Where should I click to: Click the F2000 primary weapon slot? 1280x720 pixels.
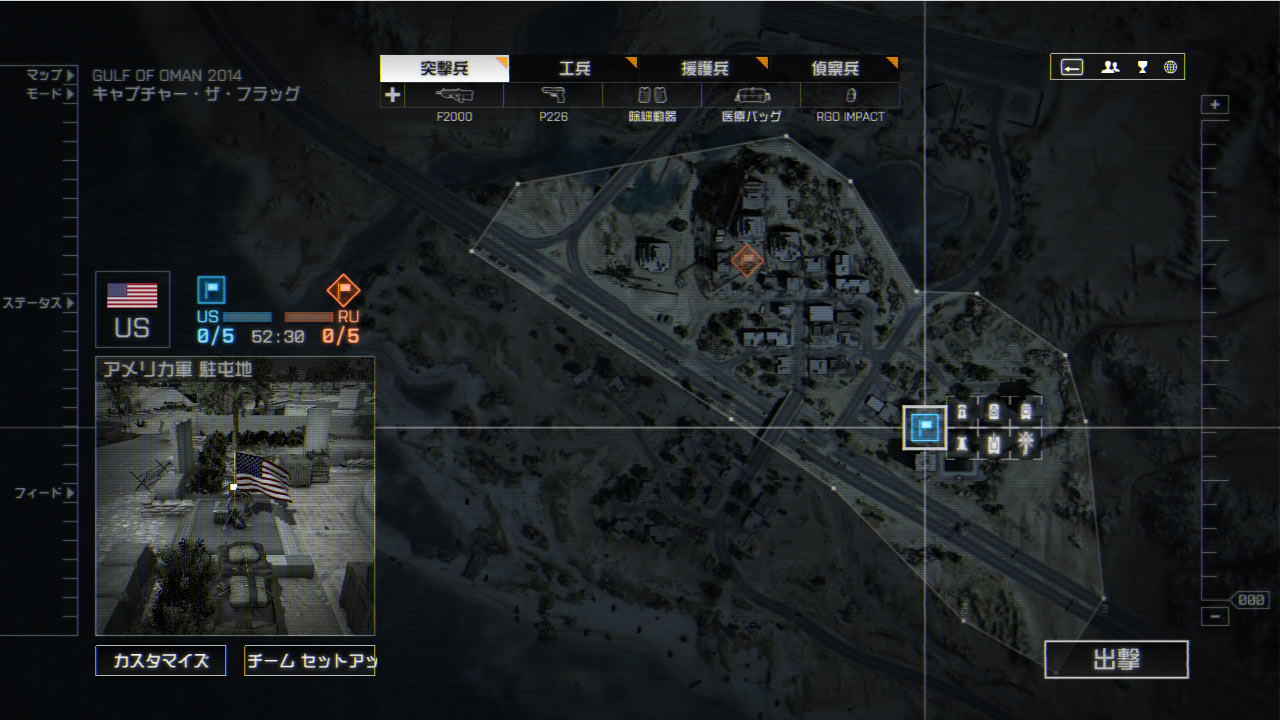pos(454,96)
